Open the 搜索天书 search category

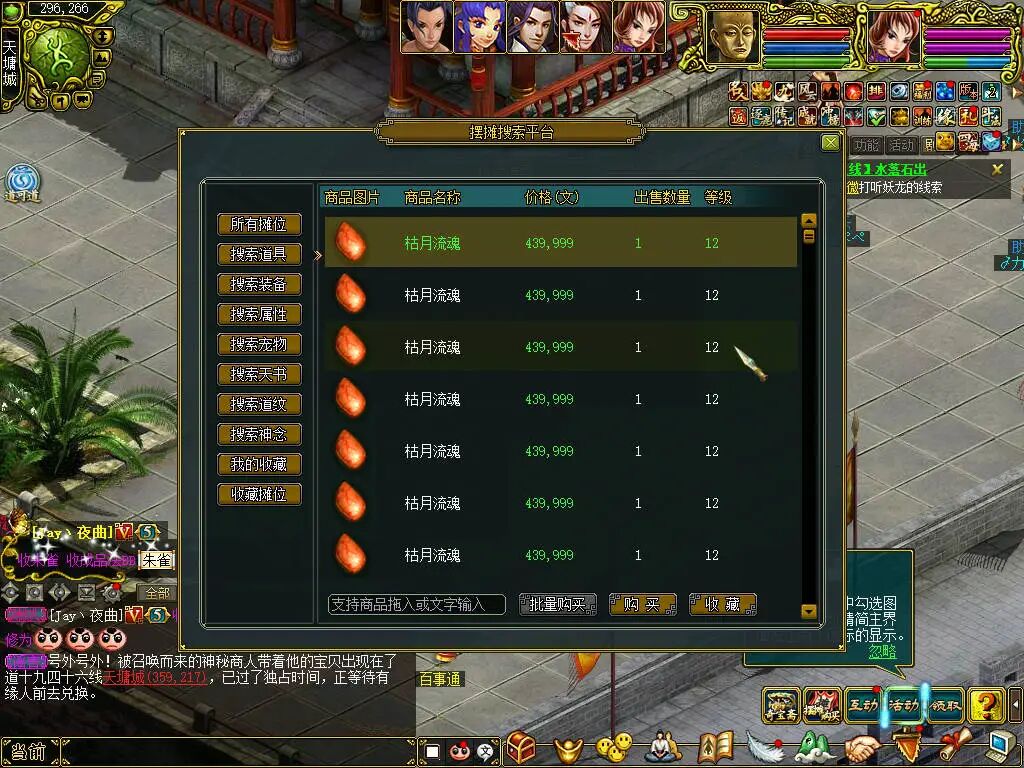[x=259, y=375]
